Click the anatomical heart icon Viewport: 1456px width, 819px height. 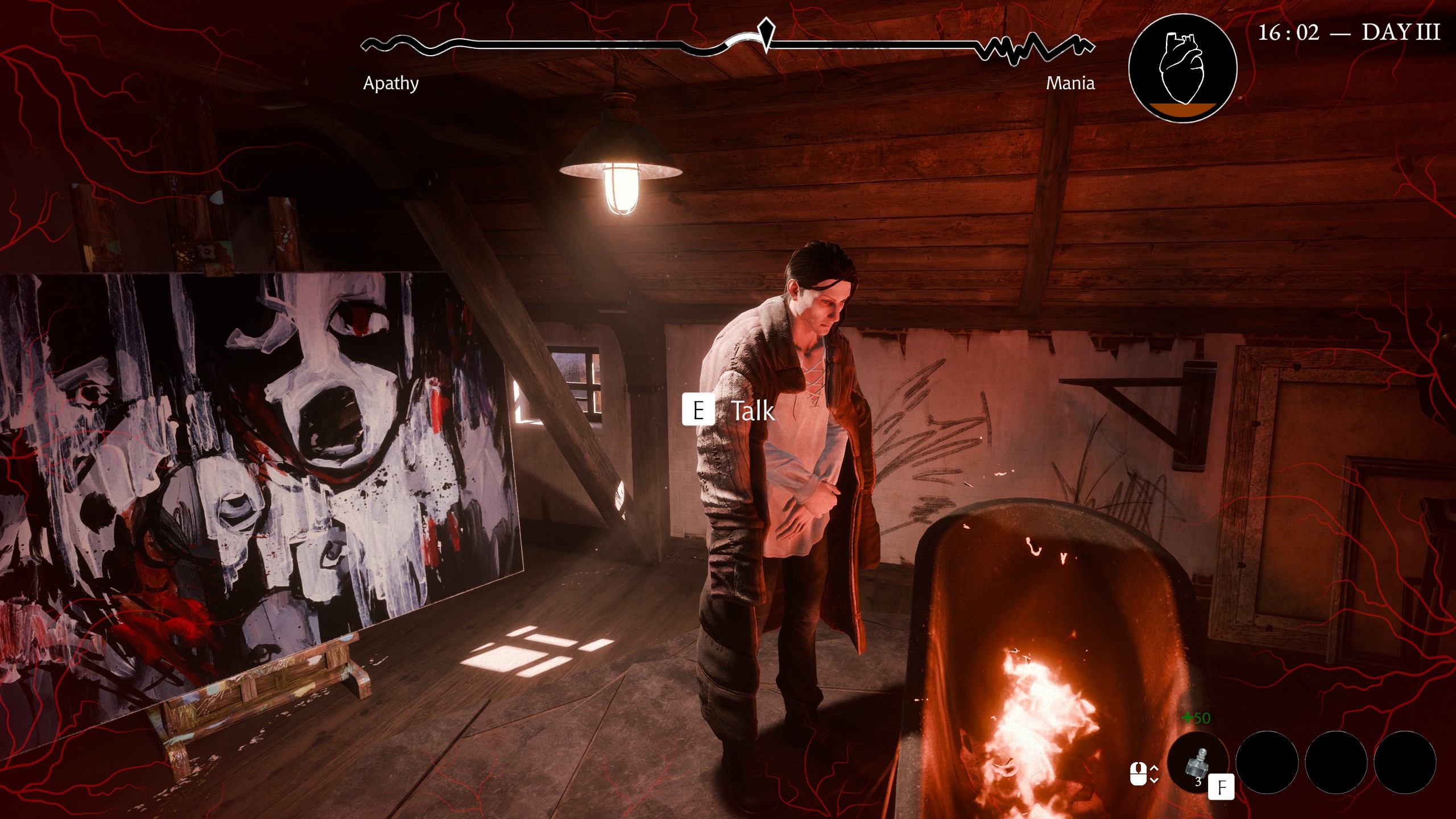[1182, 68]
